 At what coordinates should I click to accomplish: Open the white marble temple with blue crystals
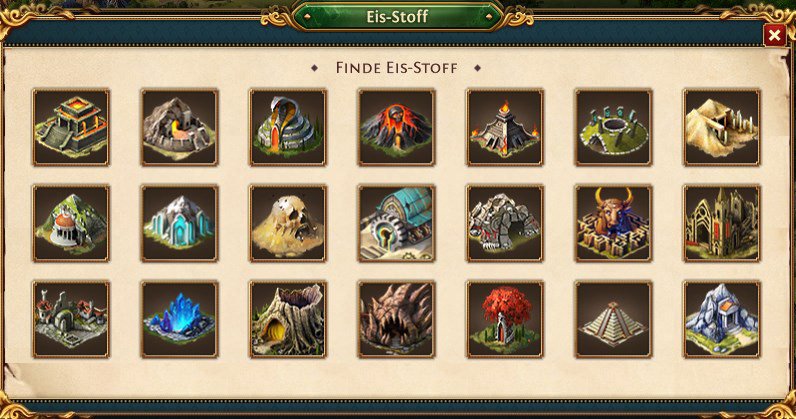[x=721, y=319]
